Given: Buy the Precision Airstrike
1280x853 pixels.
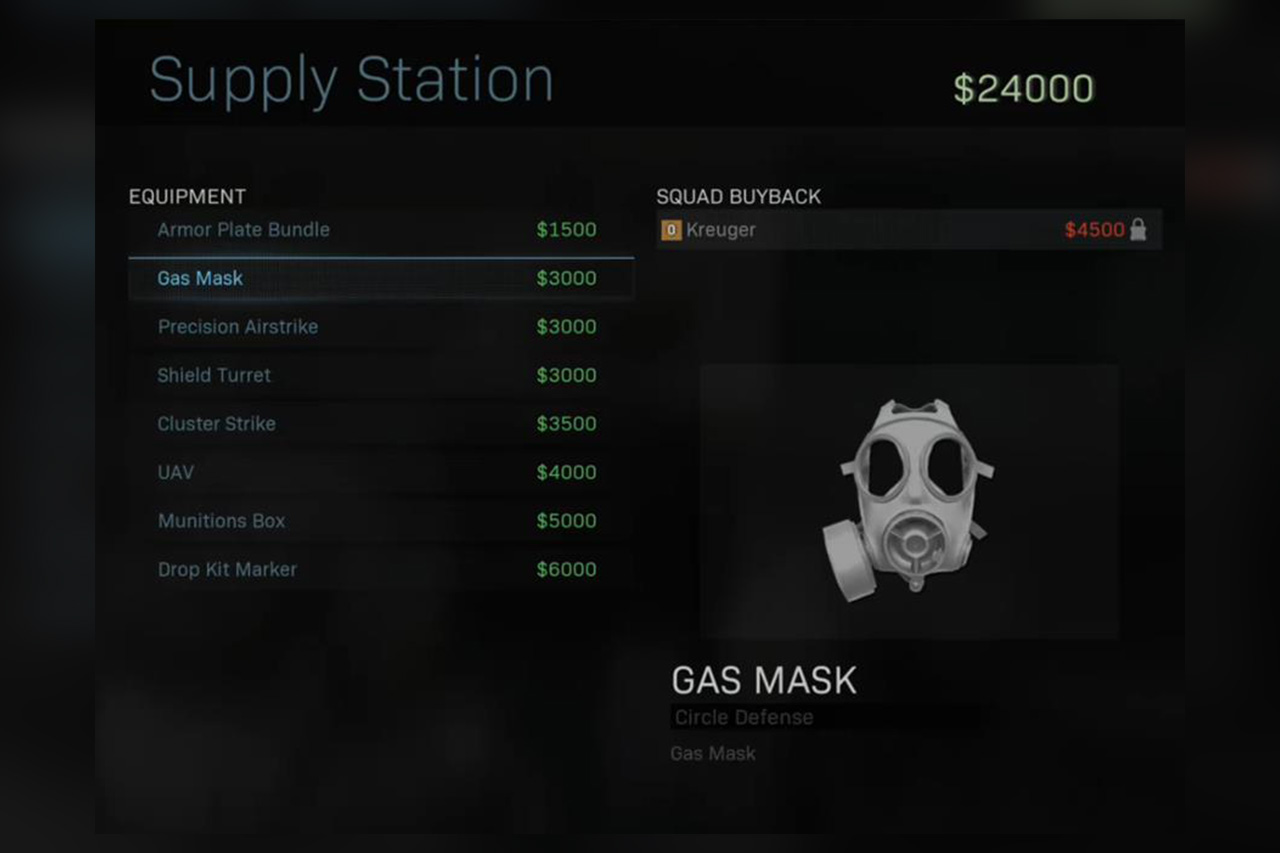Looking at the screenshot, I should tap(238, 327).
